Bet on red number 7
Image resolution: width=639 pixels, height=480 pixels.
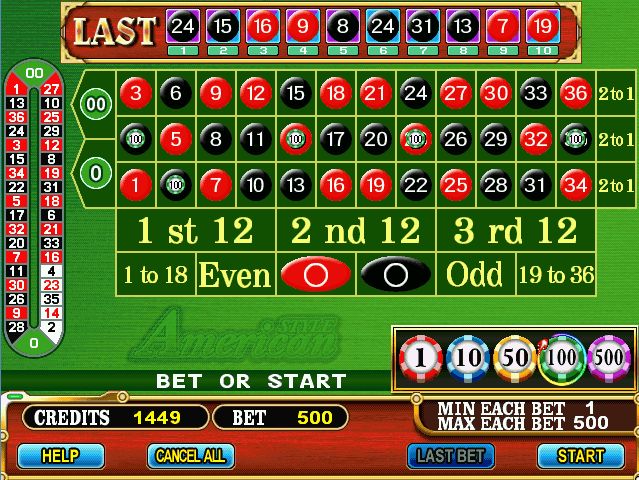pos(215,184)
